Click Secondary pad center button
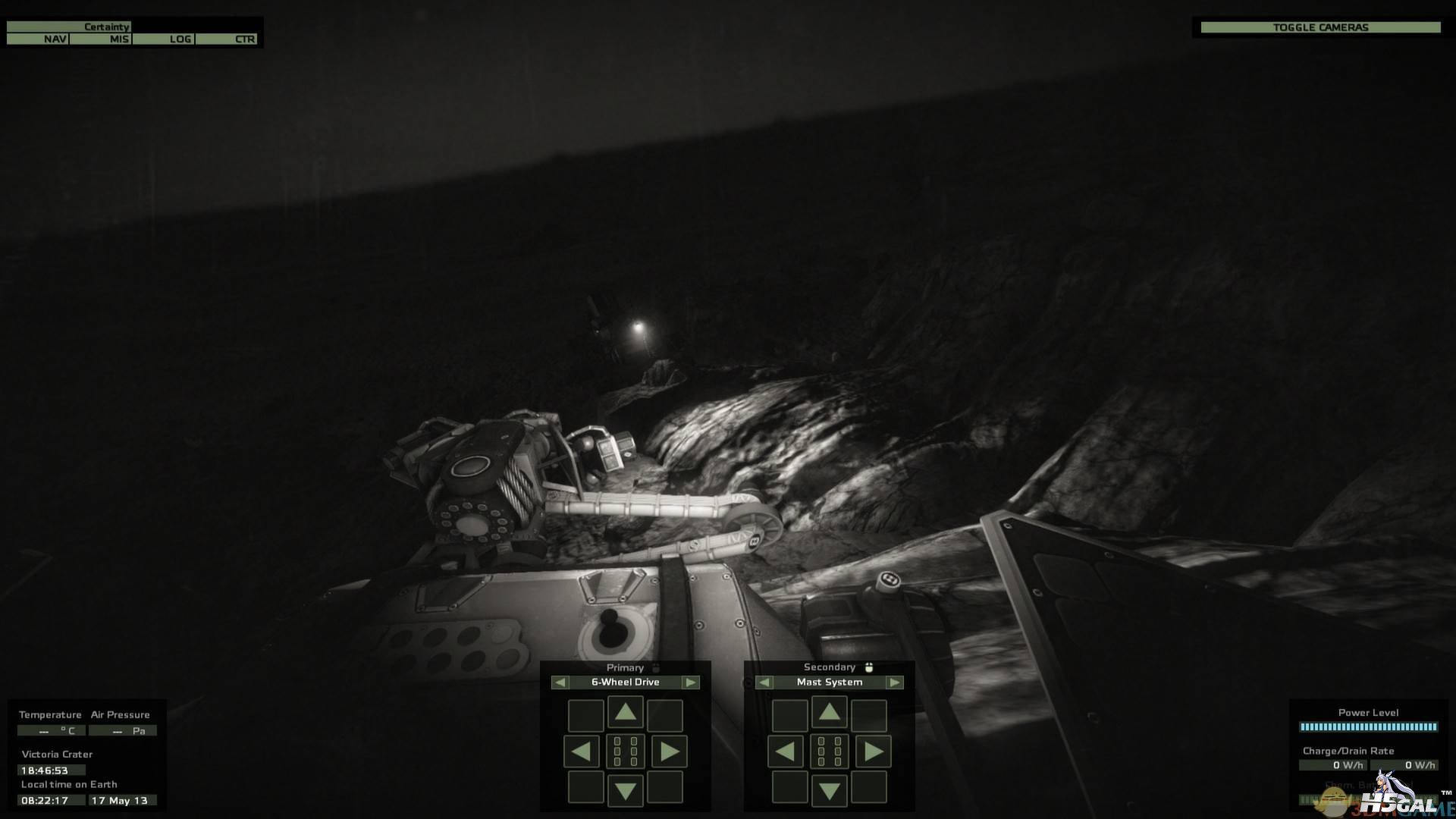Screen dimensions: 1456x819 pos(829,752)
